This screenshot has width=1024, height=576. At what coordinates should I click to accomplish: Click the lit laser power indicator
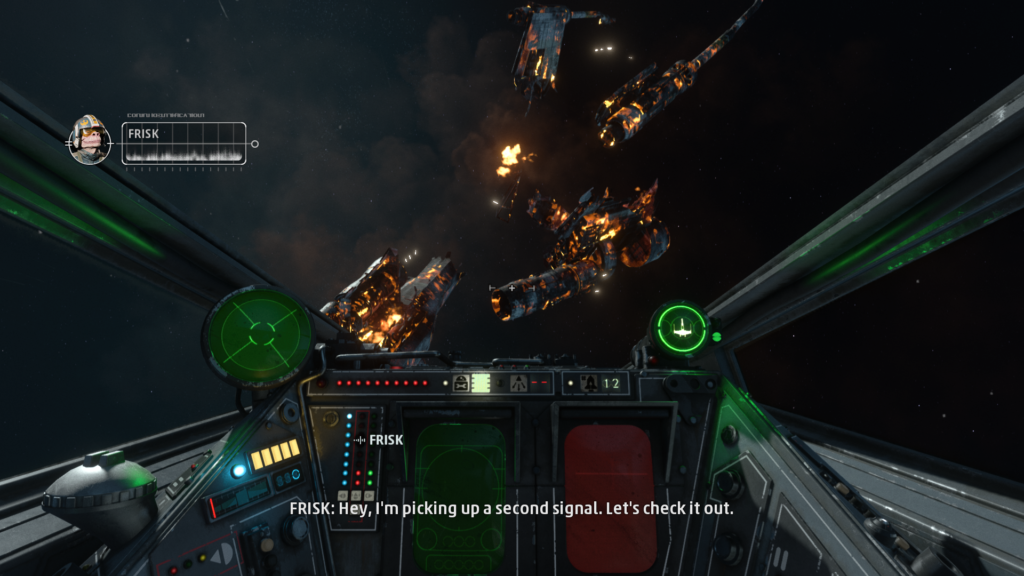481,383
